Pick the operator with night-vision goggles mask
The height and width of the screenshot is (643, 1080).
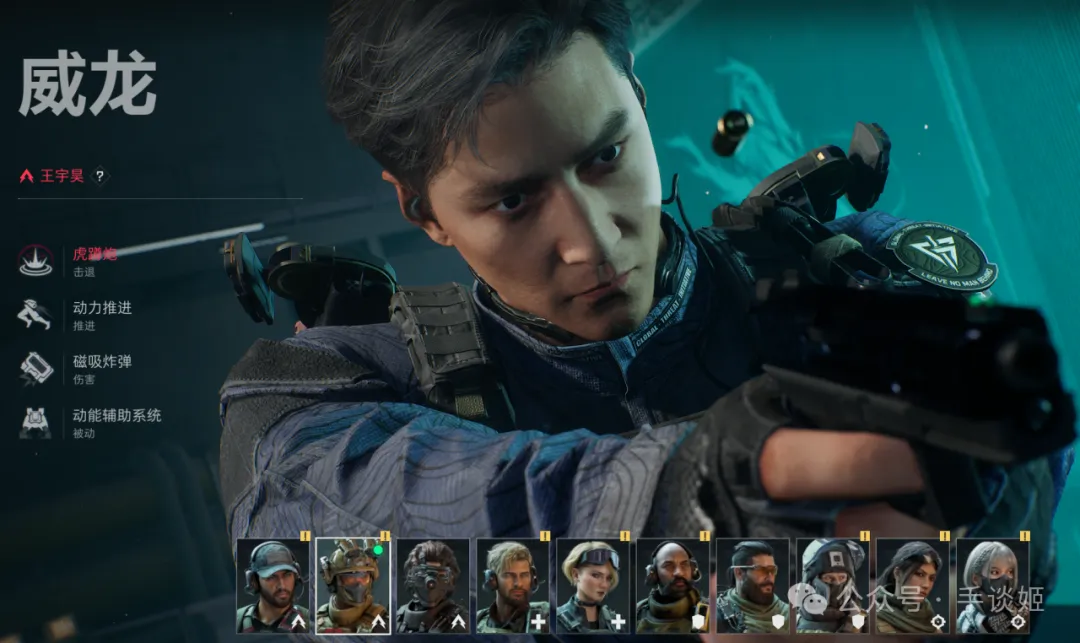pyautogui.click(x=432, y=585)
